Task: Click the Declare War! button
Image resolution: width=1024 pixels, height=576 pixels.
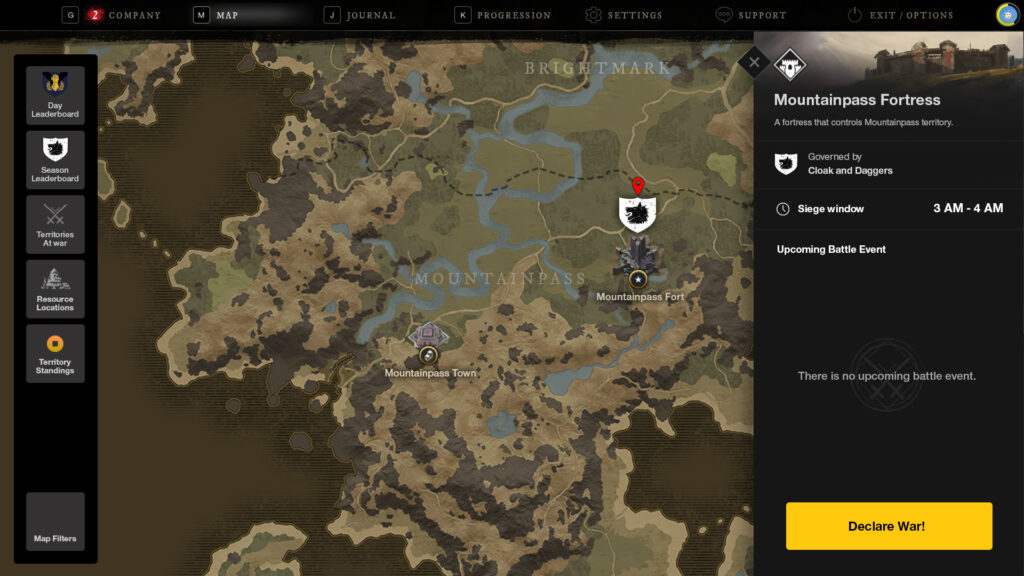Action: (888, 526)
